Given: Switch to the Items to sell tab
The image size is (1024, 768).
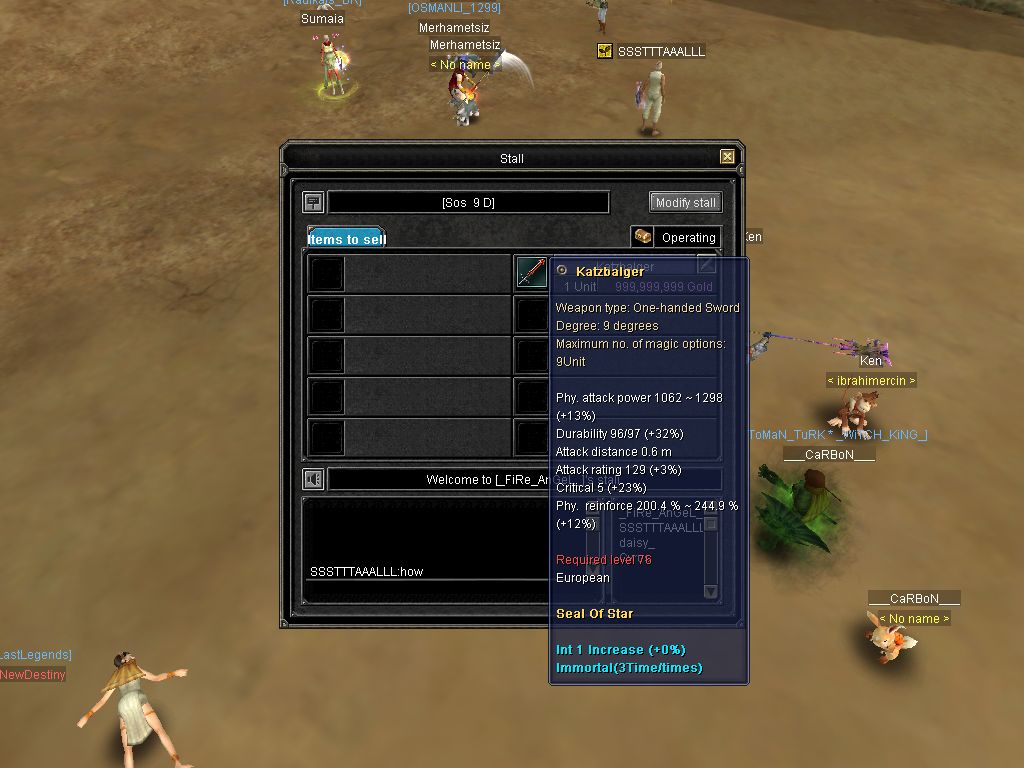Looking at the screenshot, I should (346, 238).
